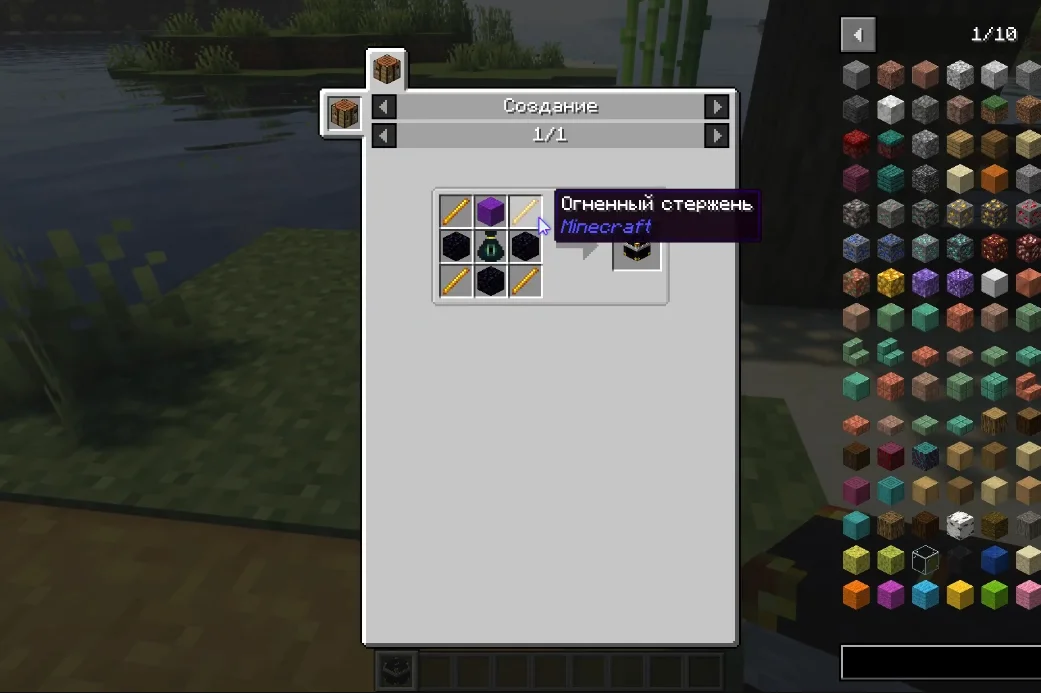Viewport: 1041px width, 693px height.
Task: Select the lime green block in the item list
Action: [993, 595]
